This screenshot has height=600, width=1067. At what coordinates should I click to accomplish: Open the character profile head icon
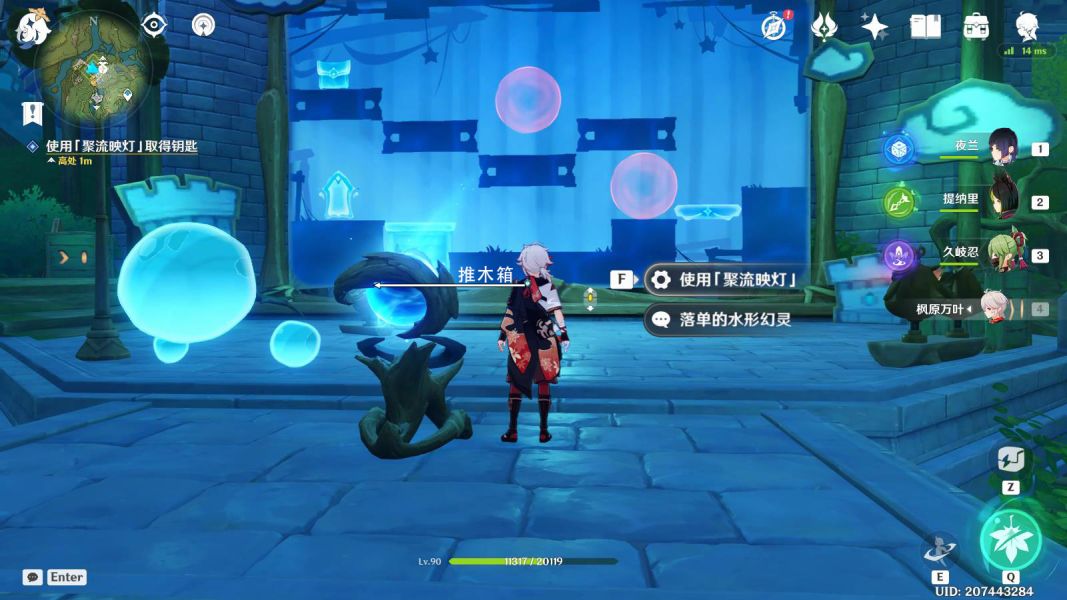coord(1026,25)
